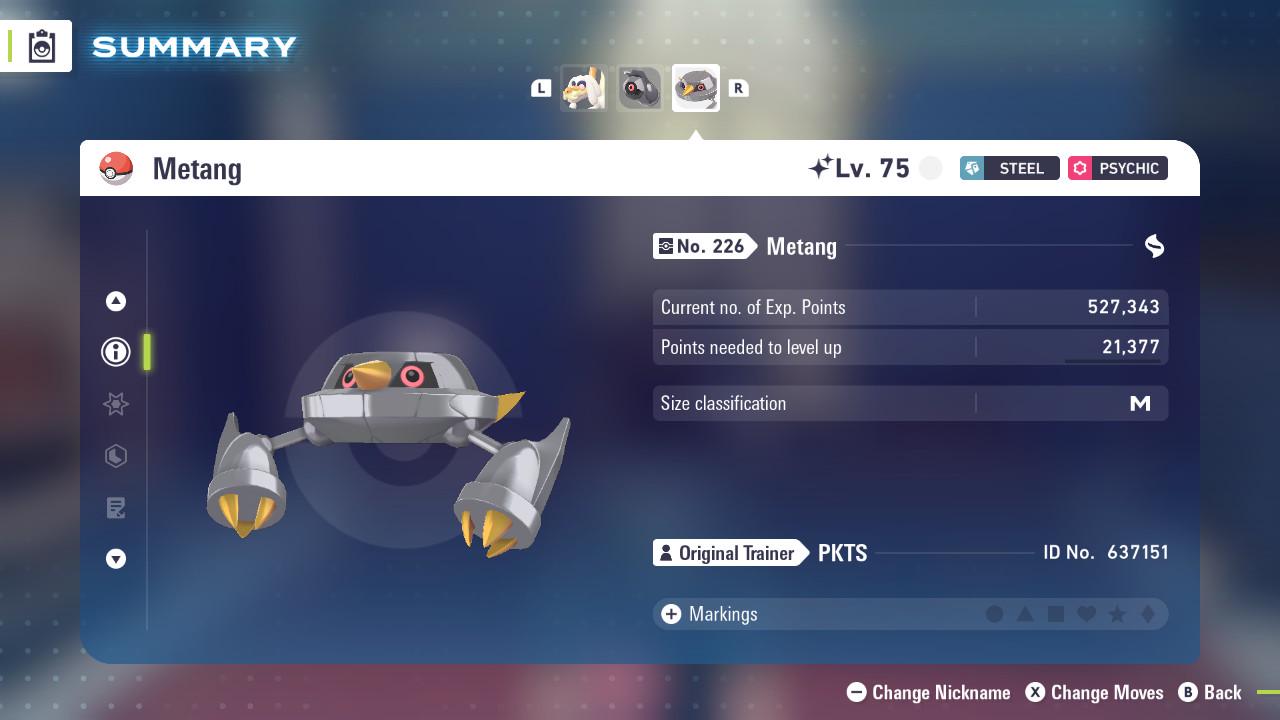1280x720 pixels.
Task: Toggle the diamond marking
Action: click(x=1148, y=614)
